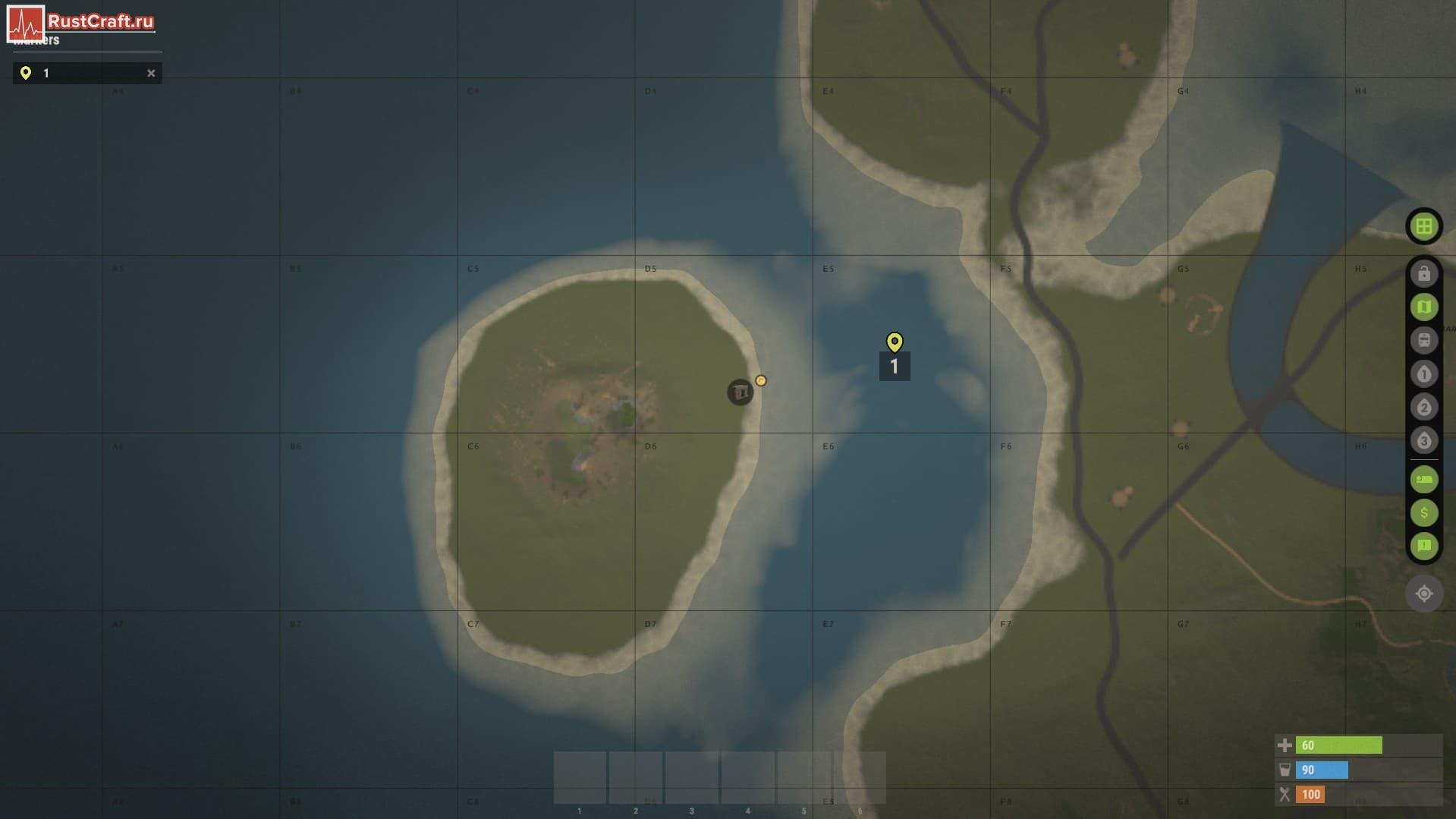
Task: Click the small yellow player marker dot
Action: pos(761,380)
